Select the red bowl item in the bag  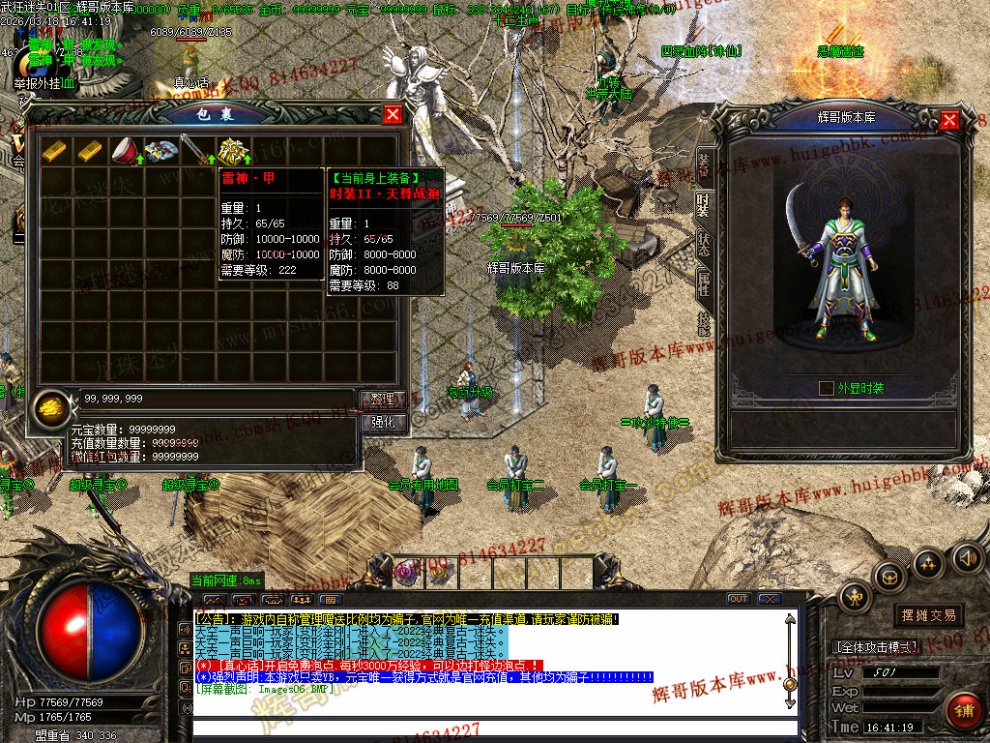tap(124, 150)
